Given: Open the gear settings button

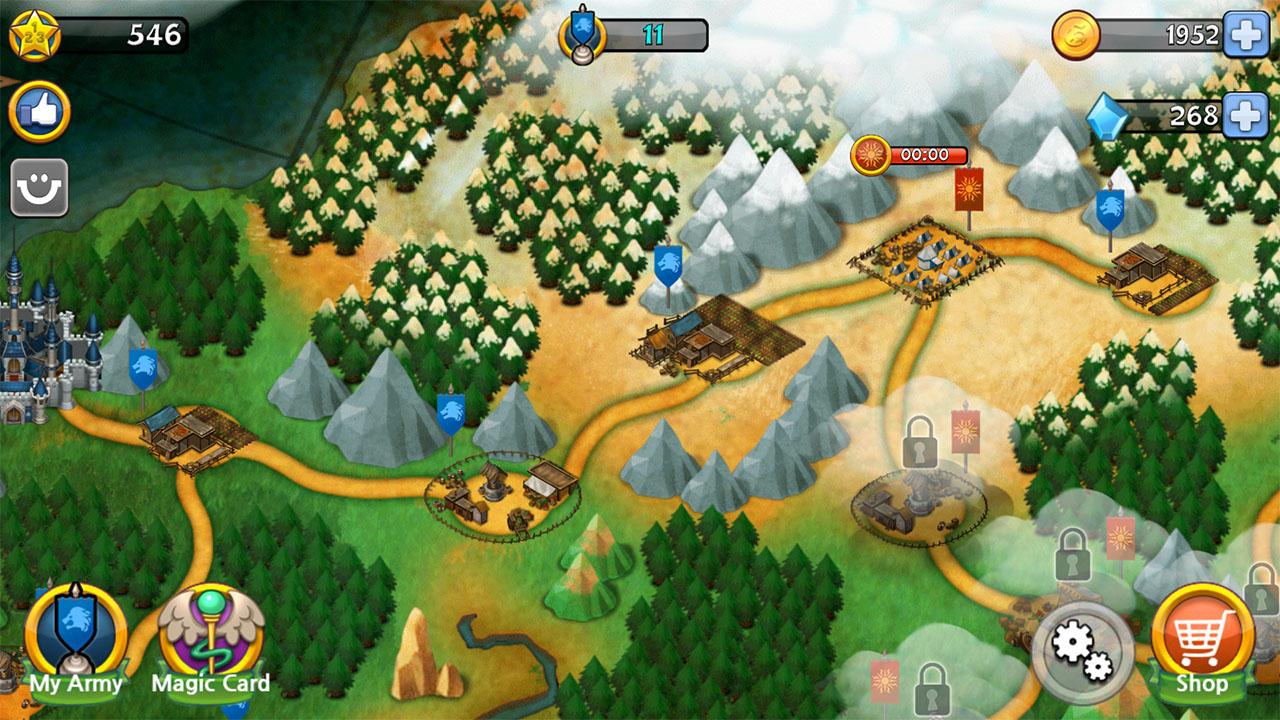Looking at the screenshot, I should pos(1083,652).
